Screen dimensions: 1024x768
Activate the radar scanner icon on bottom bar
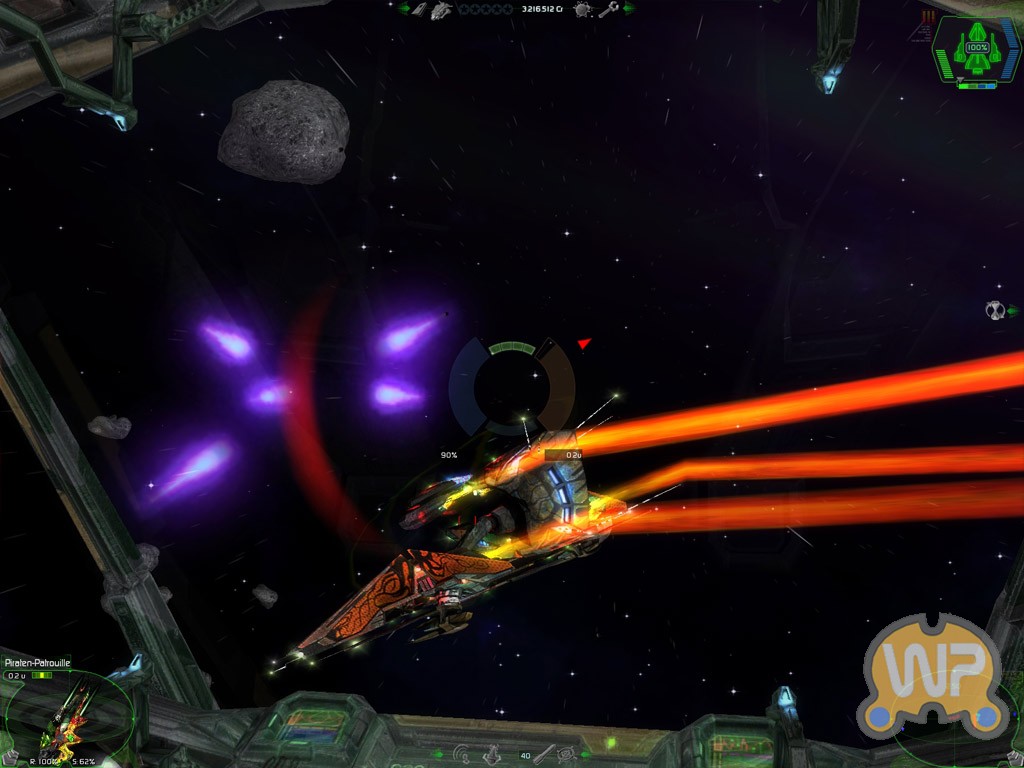[462, 754]
